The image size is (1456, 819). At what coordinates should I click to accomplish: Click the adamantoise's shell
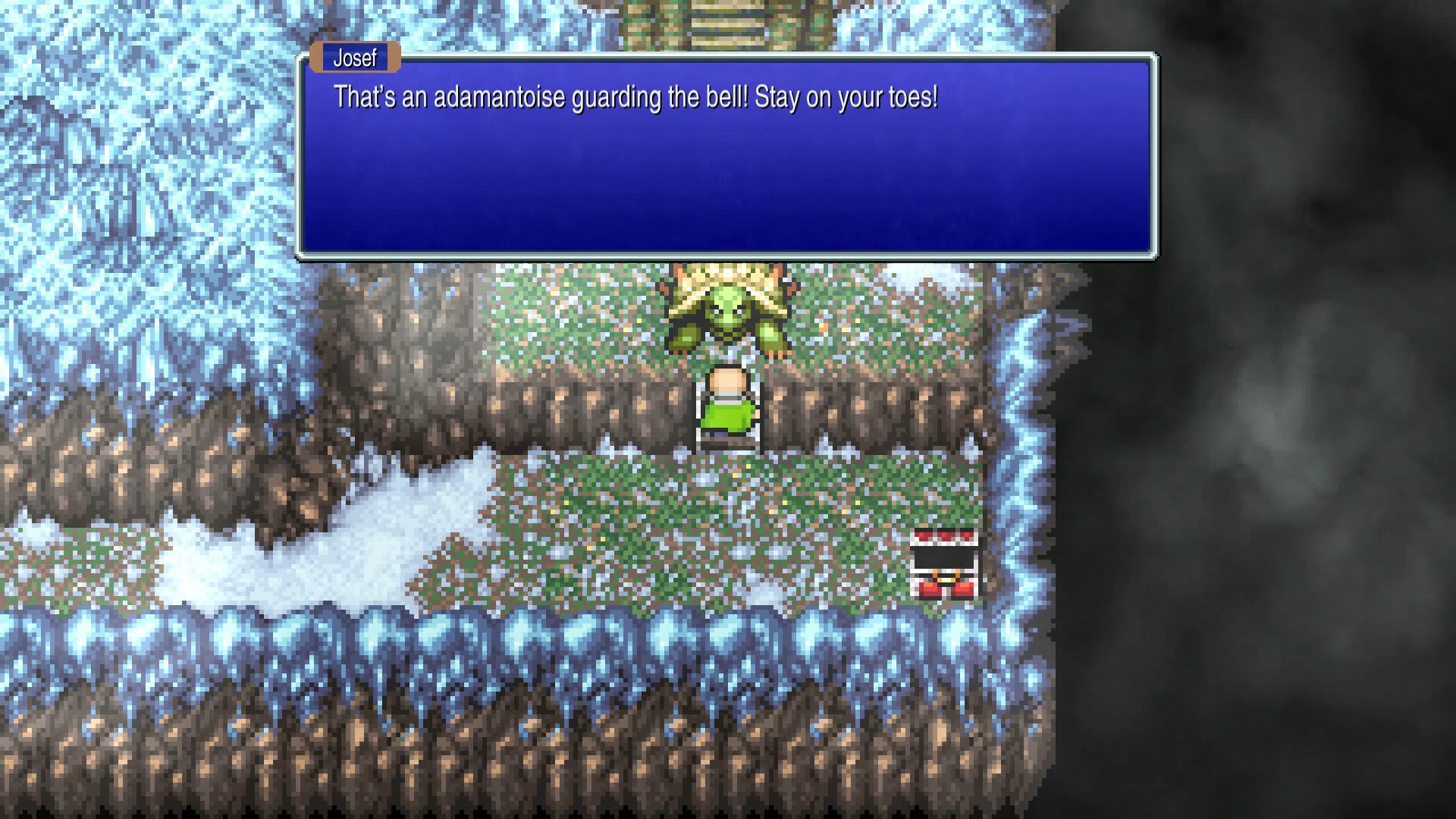pos(728,281)
